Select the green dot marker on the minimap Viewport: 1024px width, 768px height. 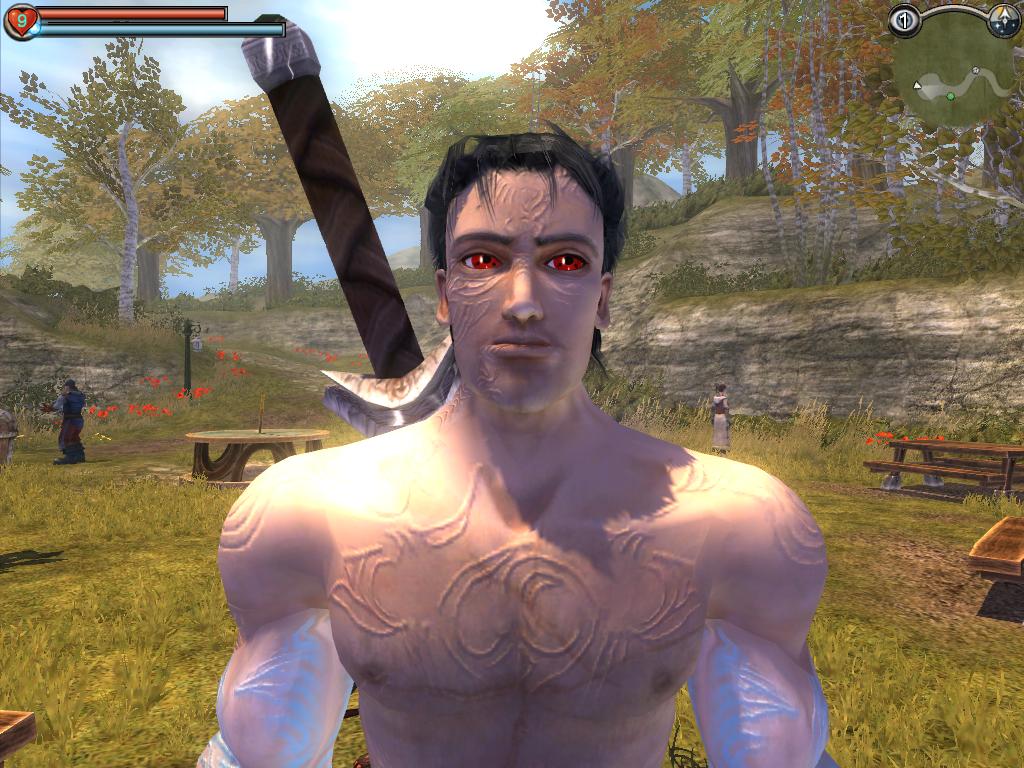point(950,96)
